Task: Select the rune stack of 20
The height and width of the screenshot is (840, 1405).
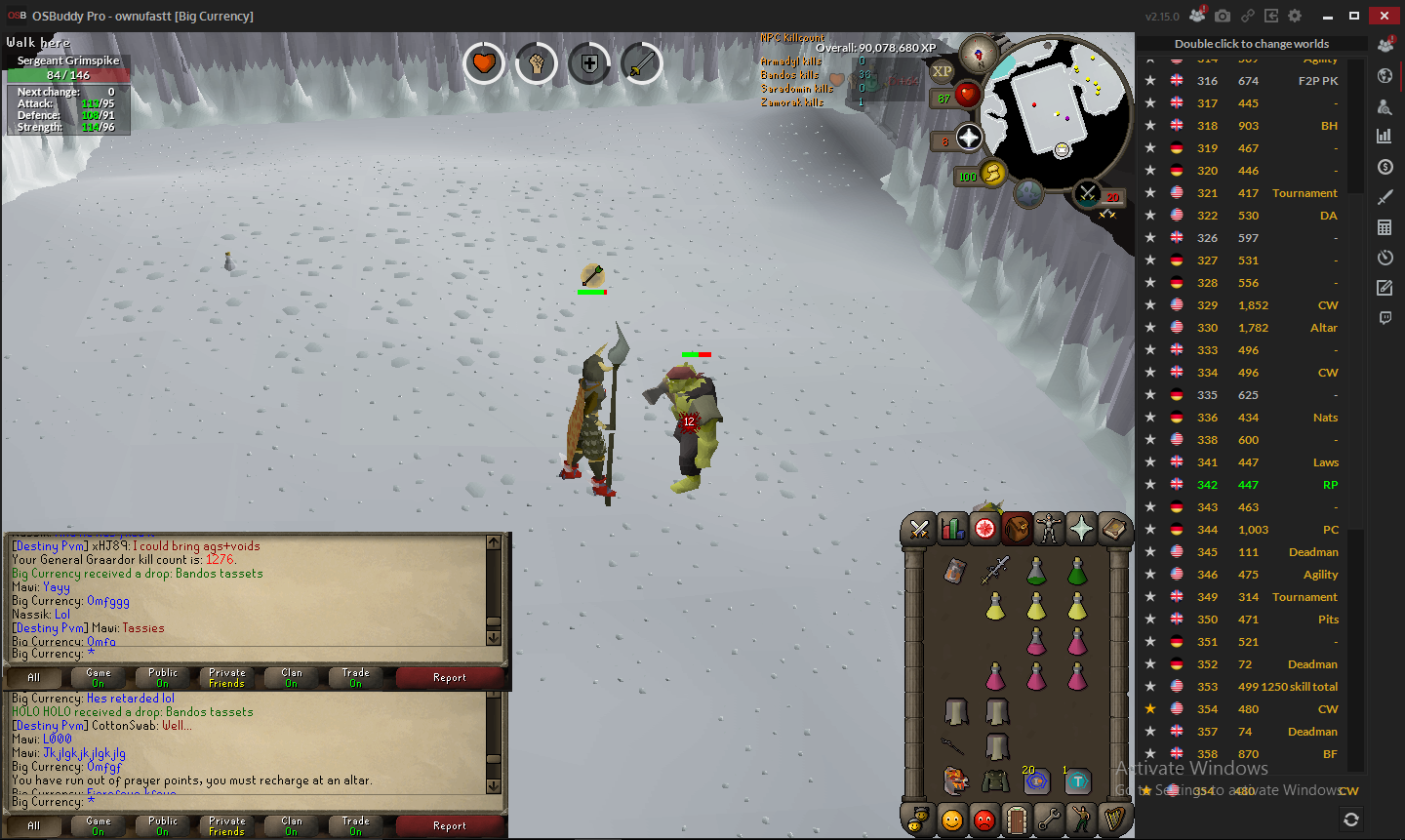Action: (x=1036, y=780)
